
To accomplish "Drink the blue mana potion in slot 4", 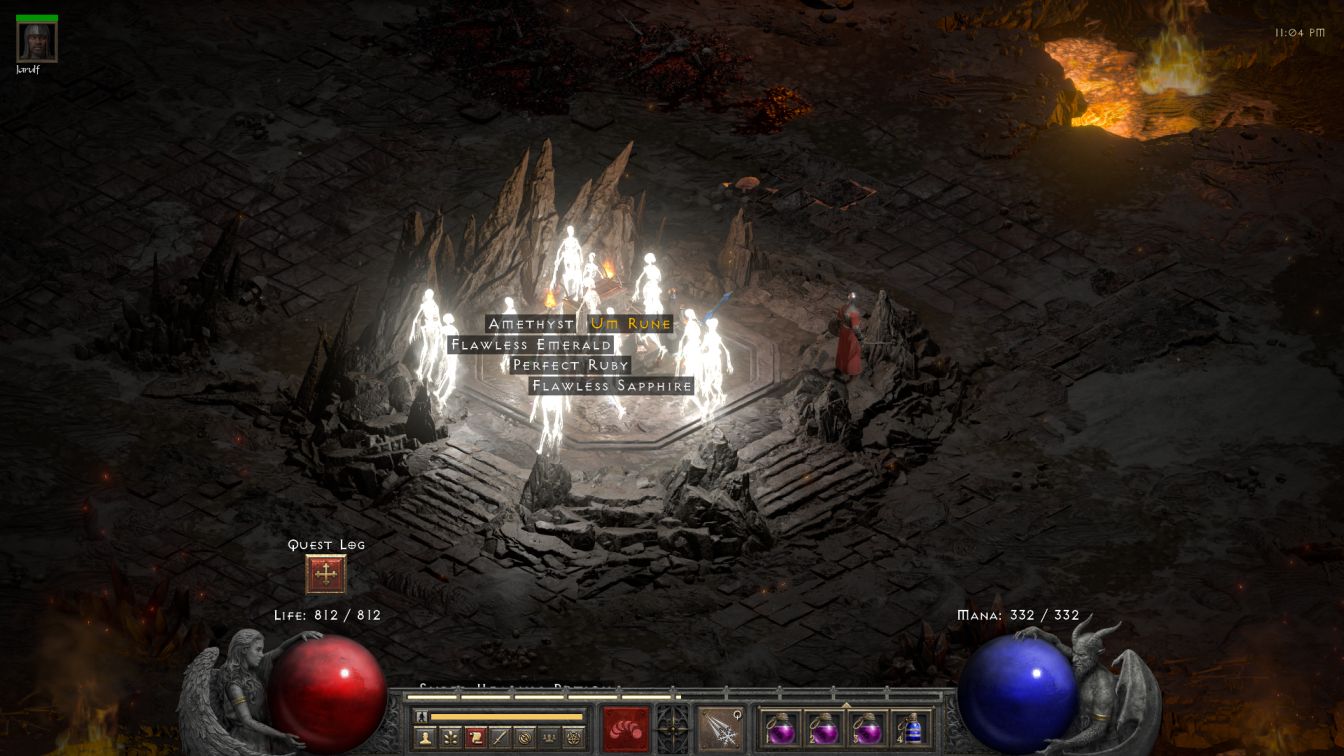I will 911,728.
